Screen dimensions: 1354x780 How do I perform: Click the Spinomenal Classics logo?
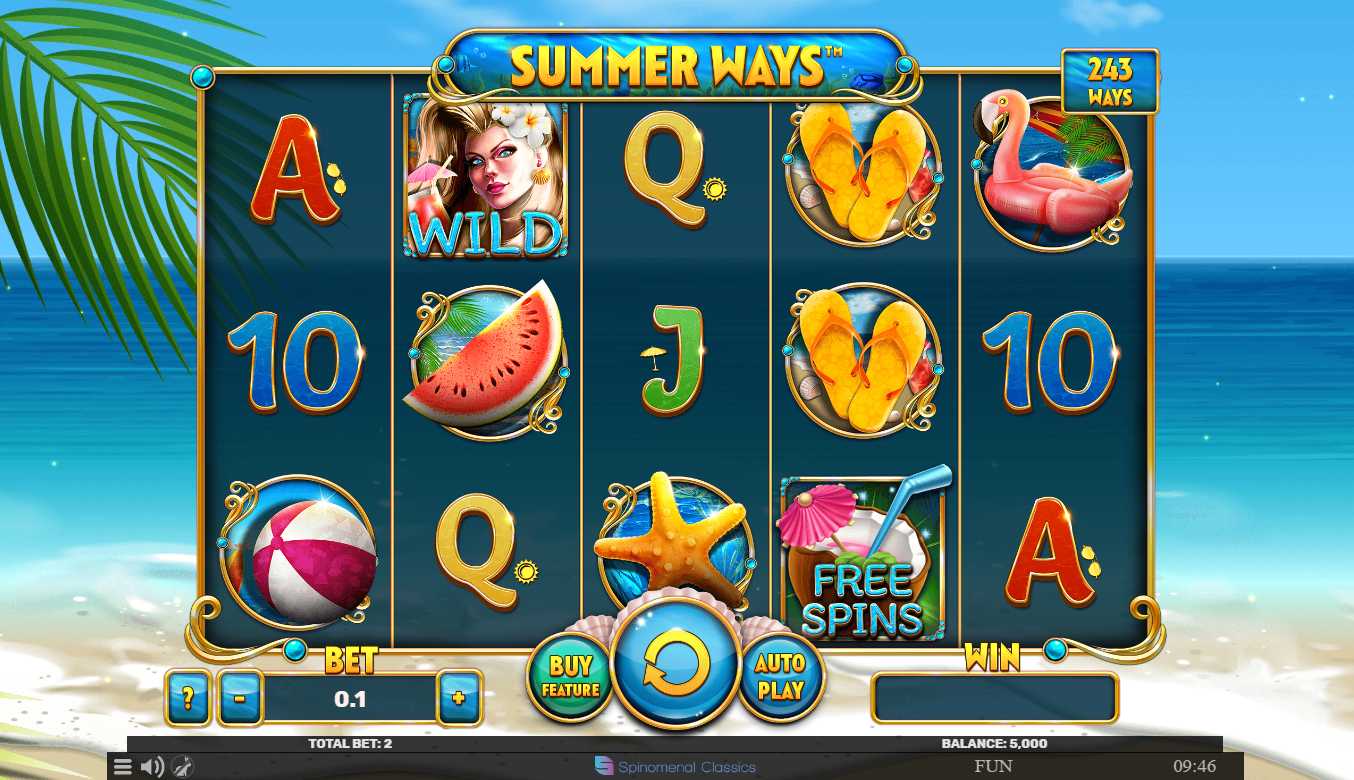676,767
